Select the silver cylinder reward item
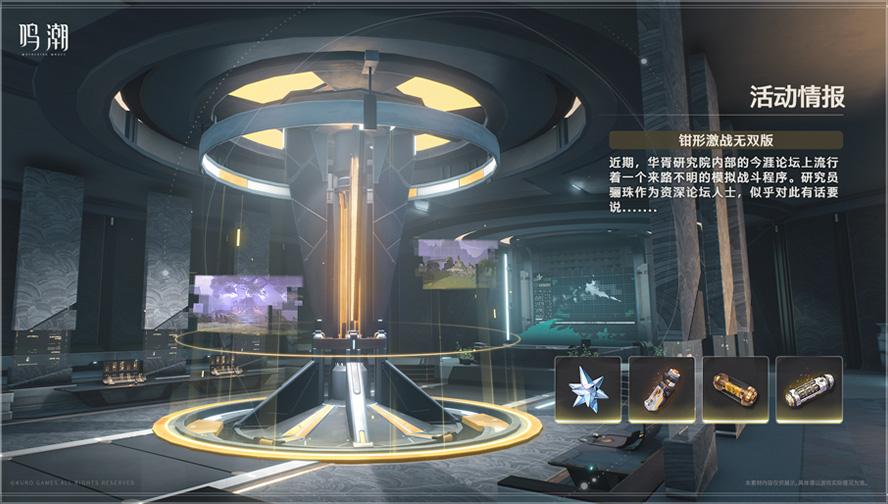Viewport: 888px width, 504px height. pos(809,389)
